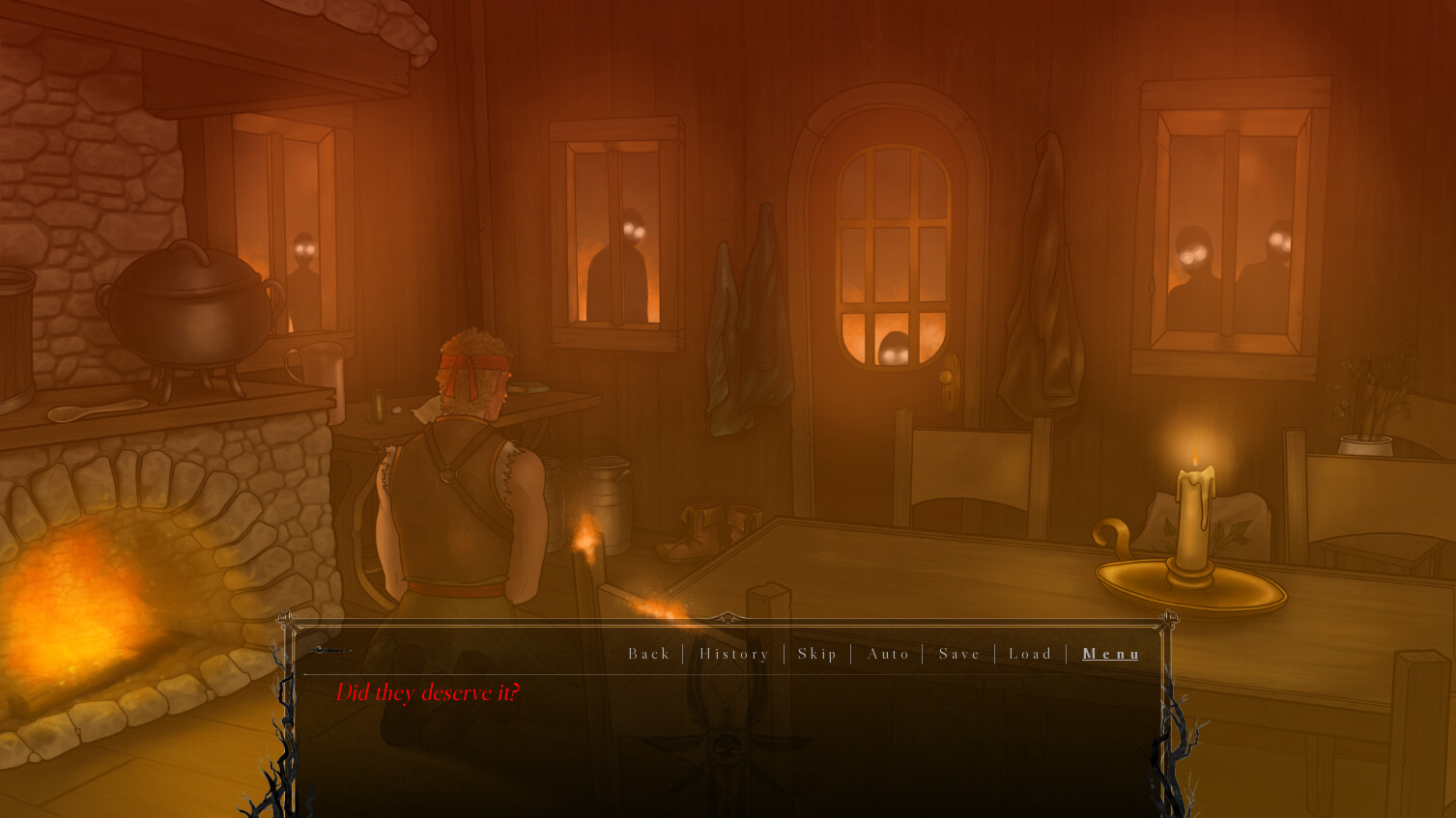Toggle Skip mode
The height and width of the screenshot is (818, 1456).
coord(816,654)
